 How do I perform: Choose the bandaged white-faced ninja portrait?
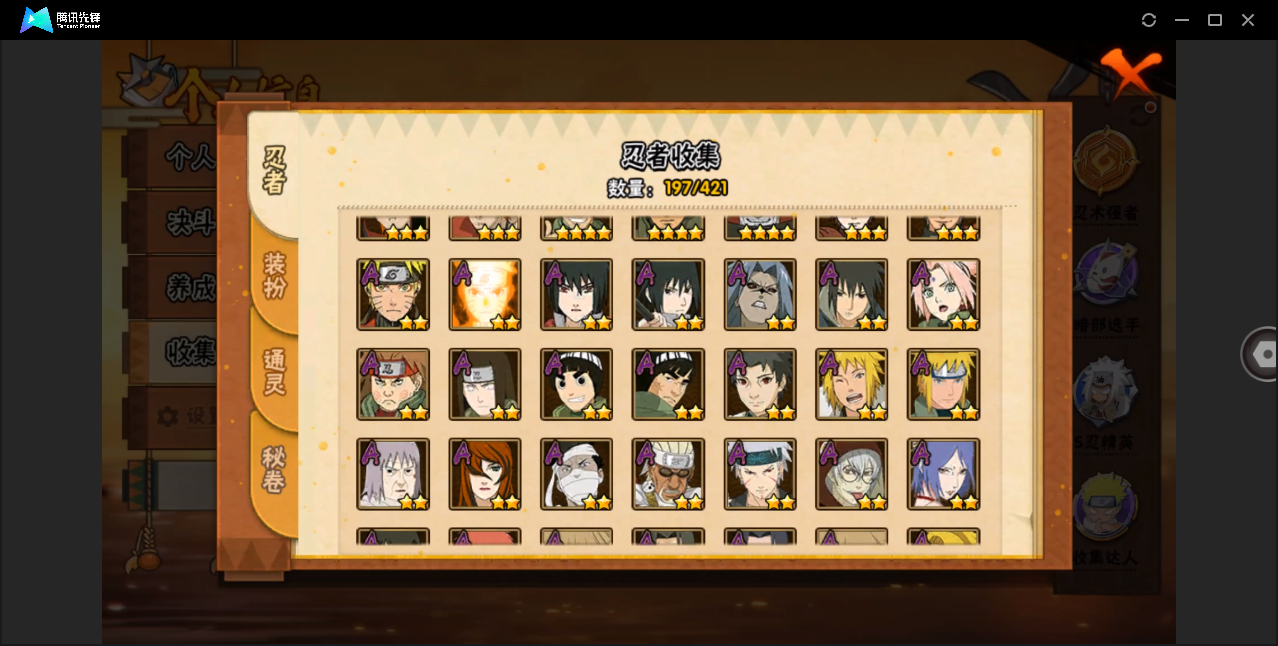coord(577,475)
